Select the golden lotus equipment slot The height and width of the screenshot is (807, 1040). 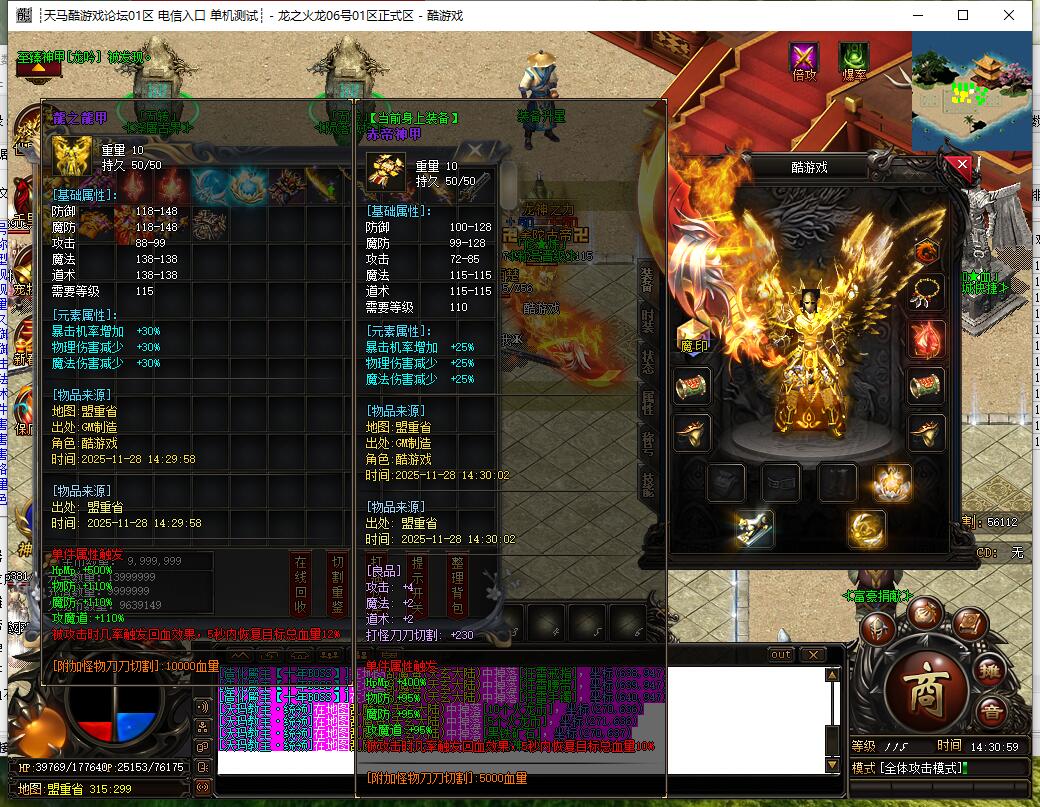point(892,483)
